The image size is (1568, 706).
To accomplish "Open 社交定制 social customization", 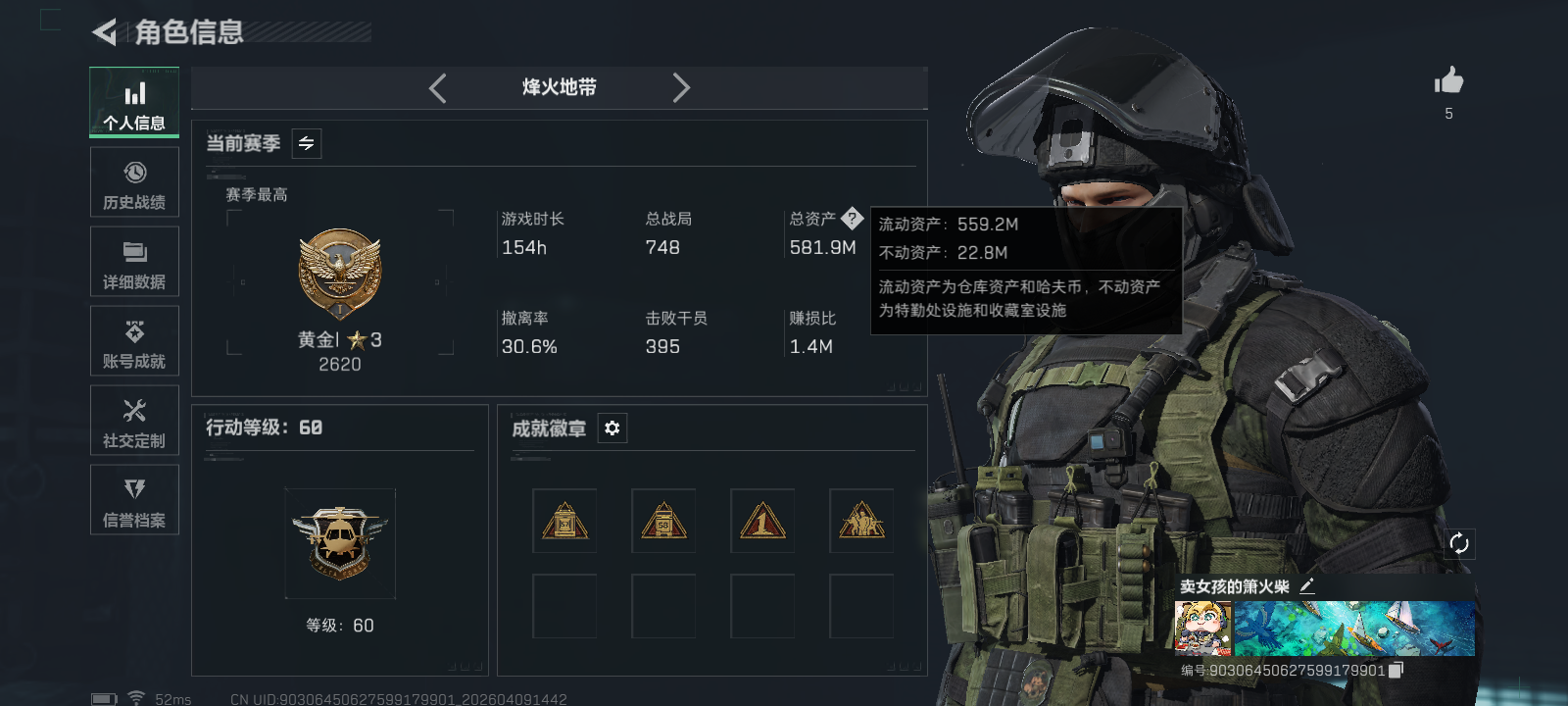I will (x=134, y=421).
